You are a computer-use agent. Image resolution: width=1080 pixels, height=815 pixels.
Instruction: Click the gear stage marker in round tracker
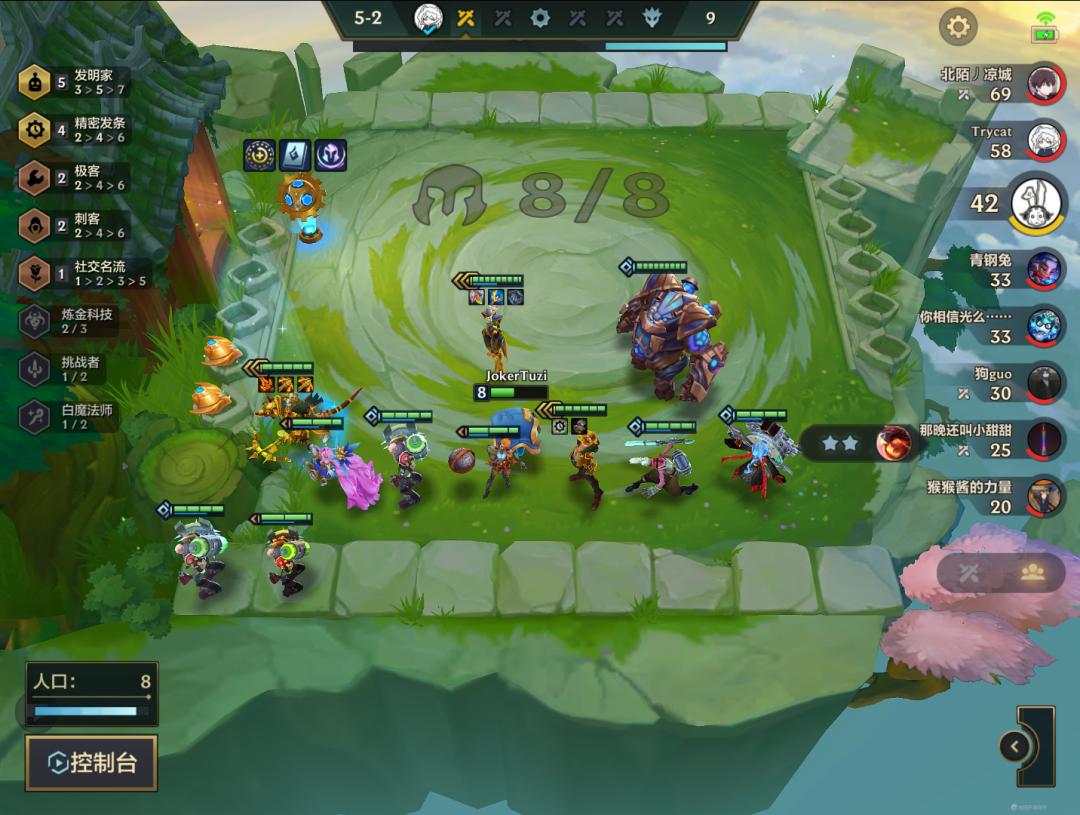540,18
